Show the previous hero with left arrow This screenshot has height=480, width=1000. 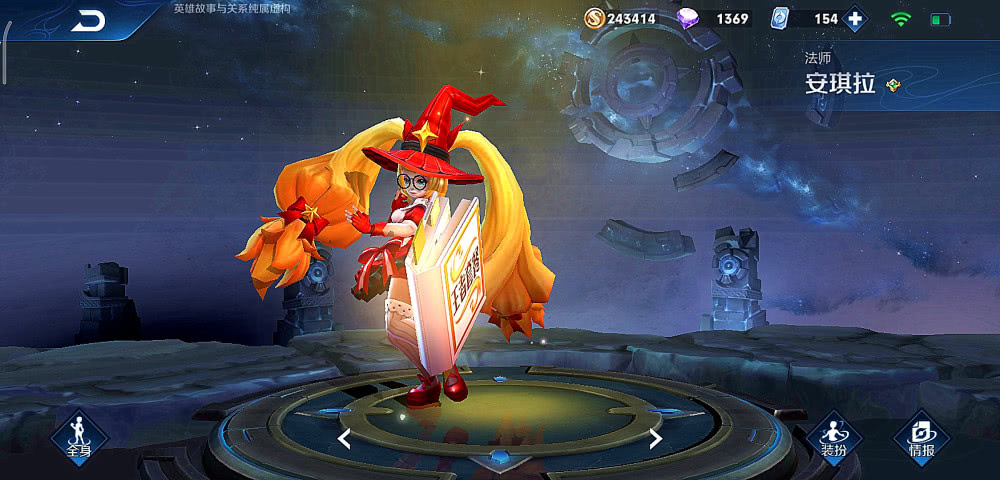click(344, 438)
